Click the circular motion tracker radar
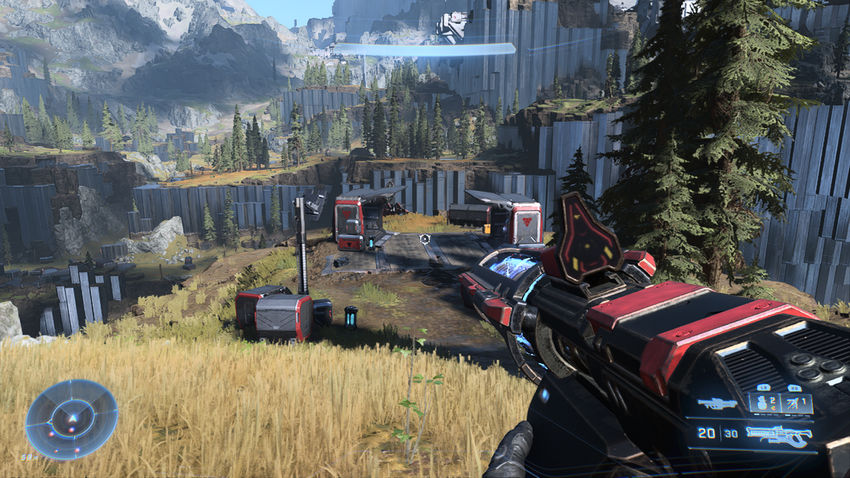The height and width of the screenshot is (478, 850). coord(71,419)
